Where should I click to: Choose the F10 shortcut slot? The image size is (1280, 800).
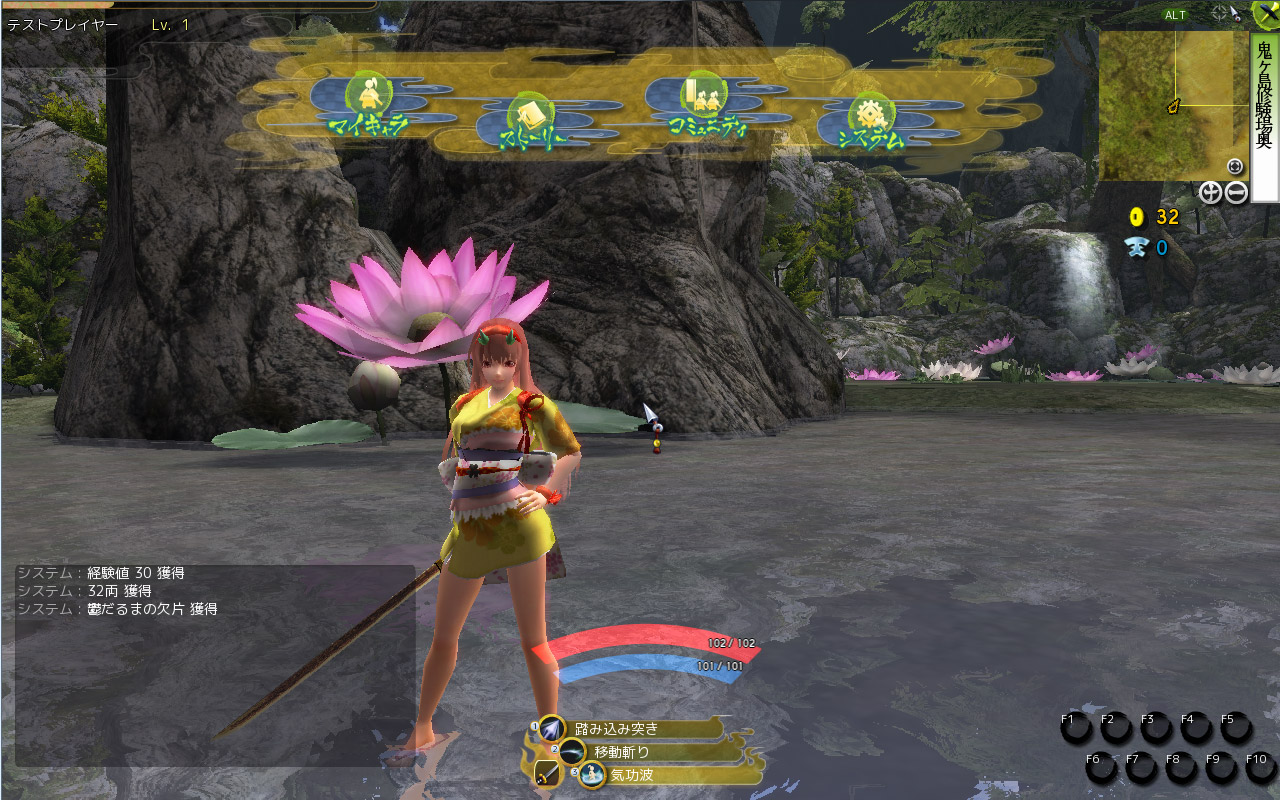click(1260, 768)
